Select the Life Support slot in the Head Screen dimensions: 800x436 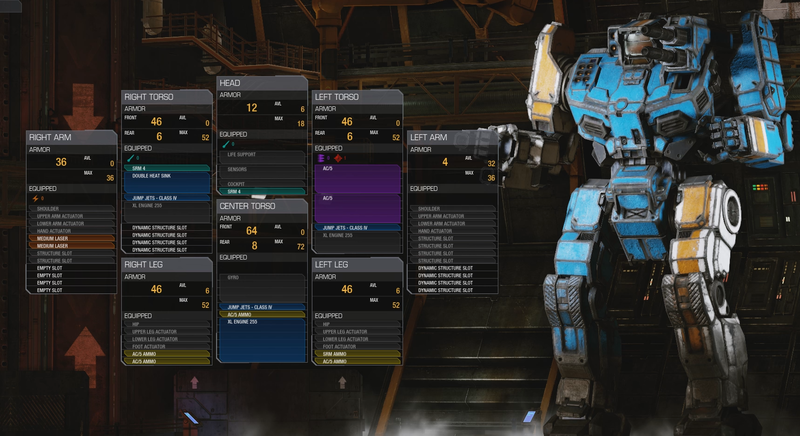(x=262, y=156)
